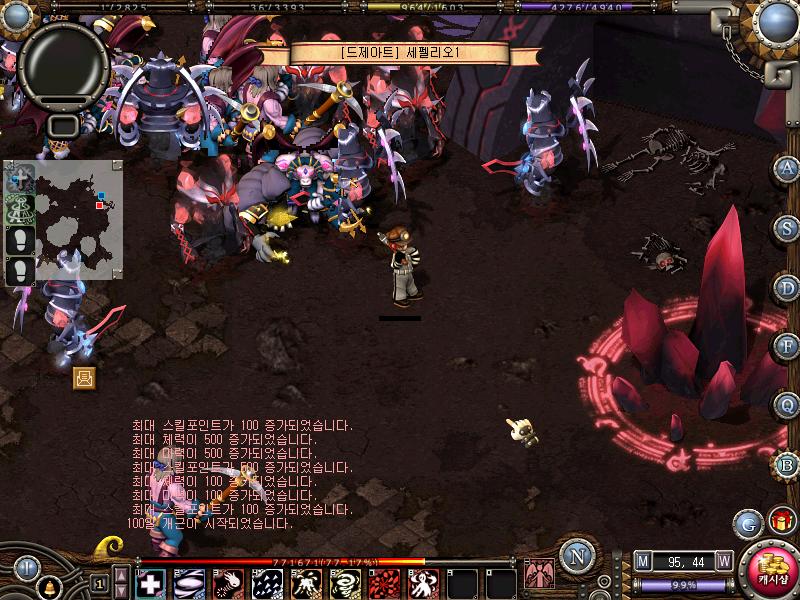Select the round A menu button
Viewport: 800px width, 600px height.
pyautogui.click(x=787, y=168)
